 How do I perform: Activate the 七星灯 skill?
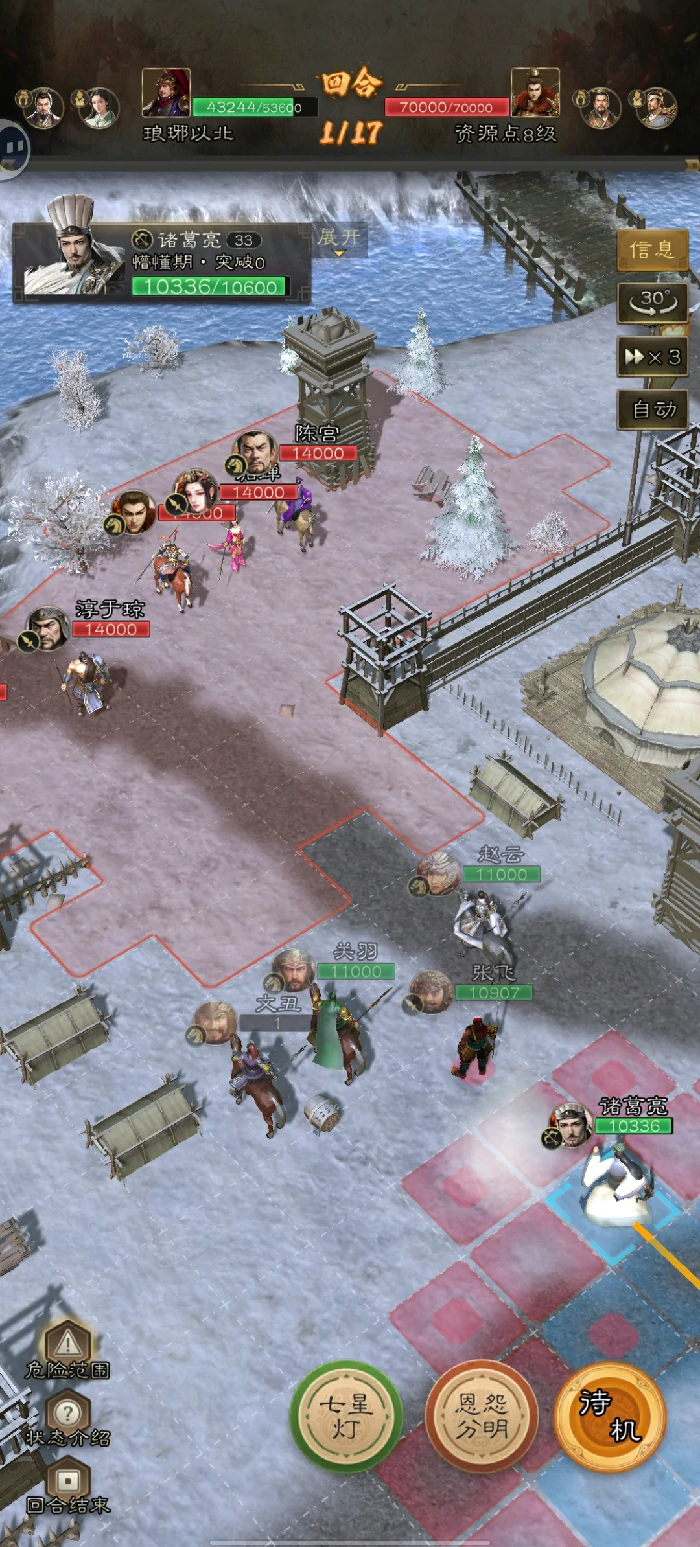(346, 1416)
